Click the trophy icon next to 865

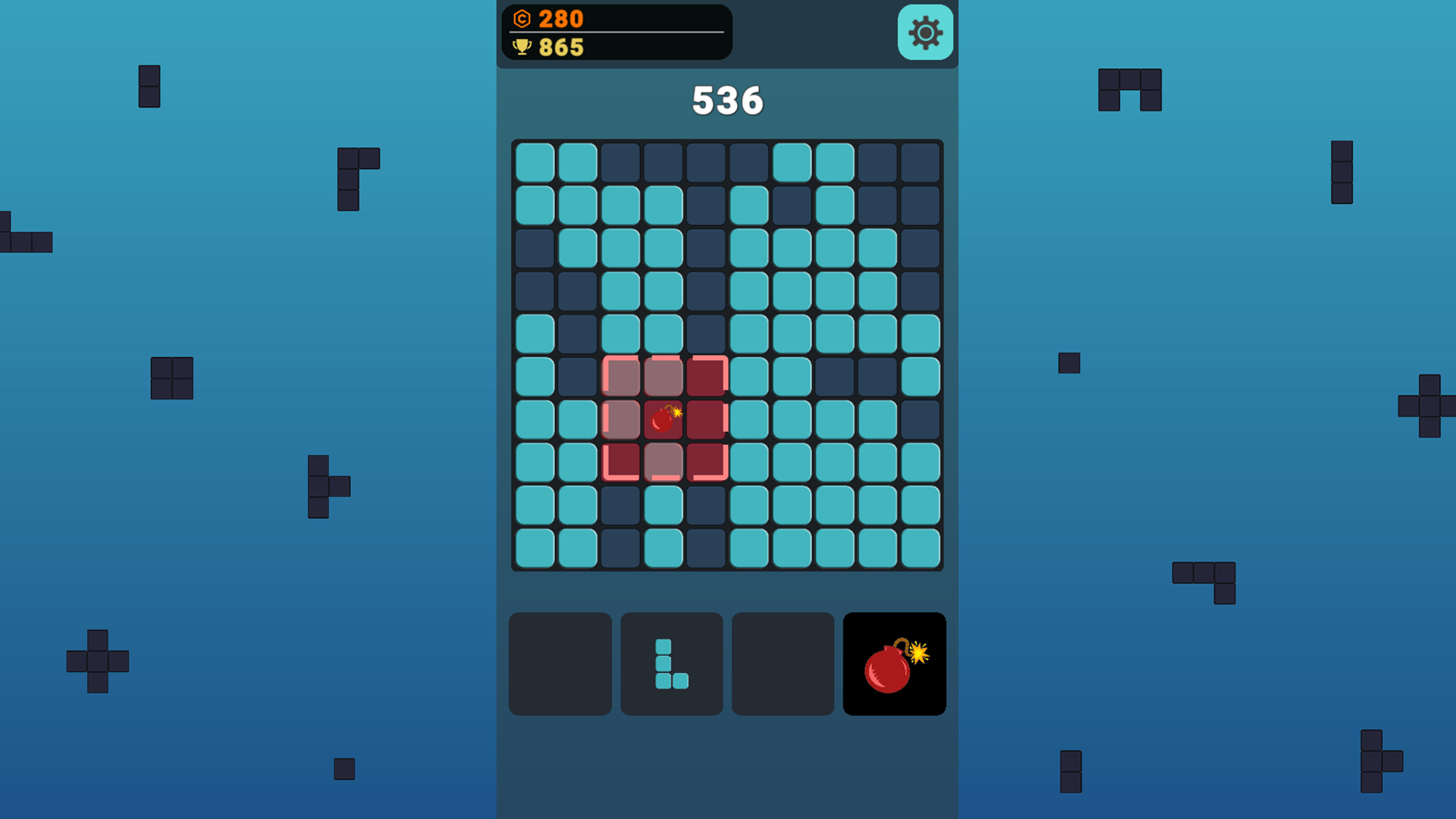click(522, 48)
